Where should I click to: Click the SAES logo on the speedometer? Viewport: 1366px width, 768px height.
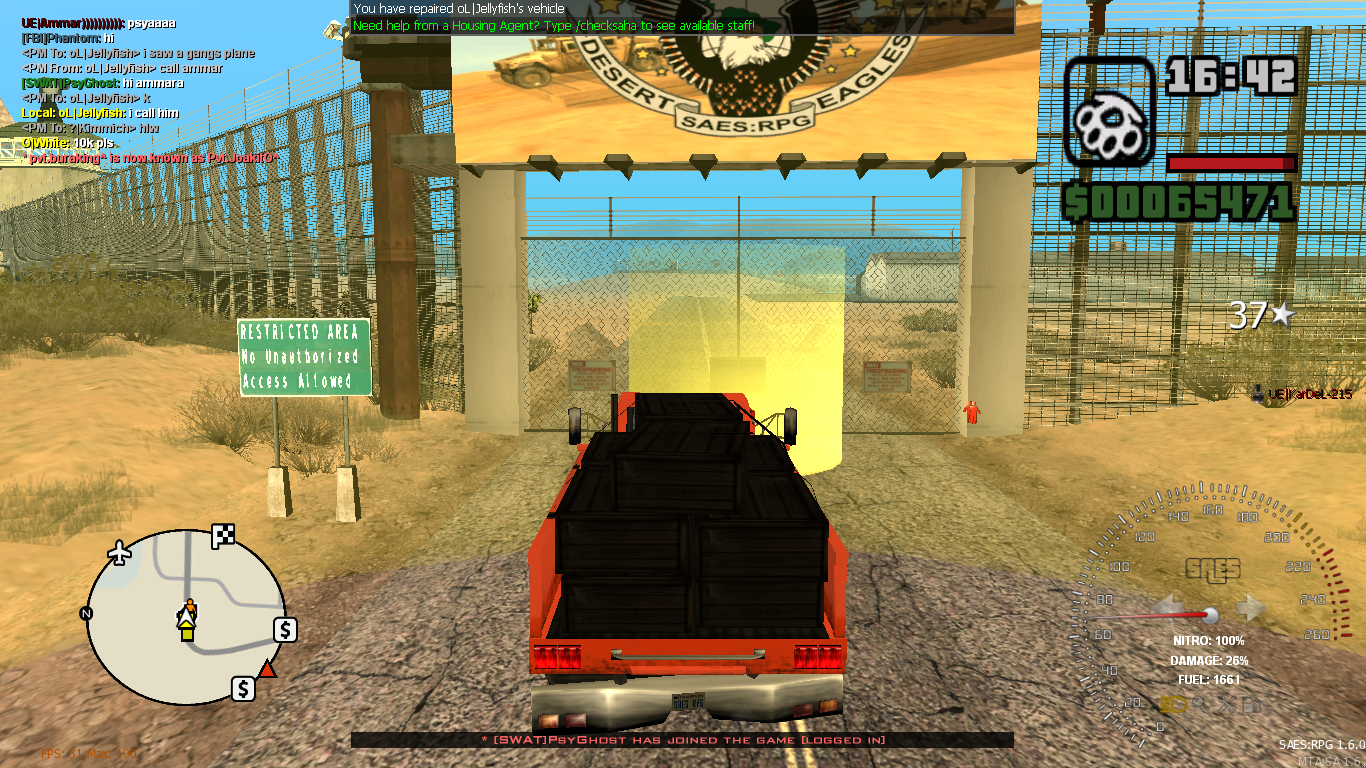click(x=1212, y=570)
